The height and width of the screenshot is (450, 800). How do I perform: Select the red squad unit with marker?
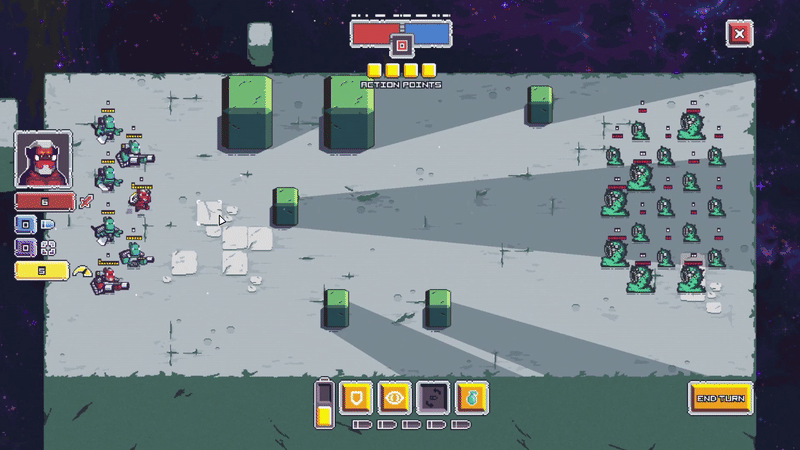pos(142,199)
